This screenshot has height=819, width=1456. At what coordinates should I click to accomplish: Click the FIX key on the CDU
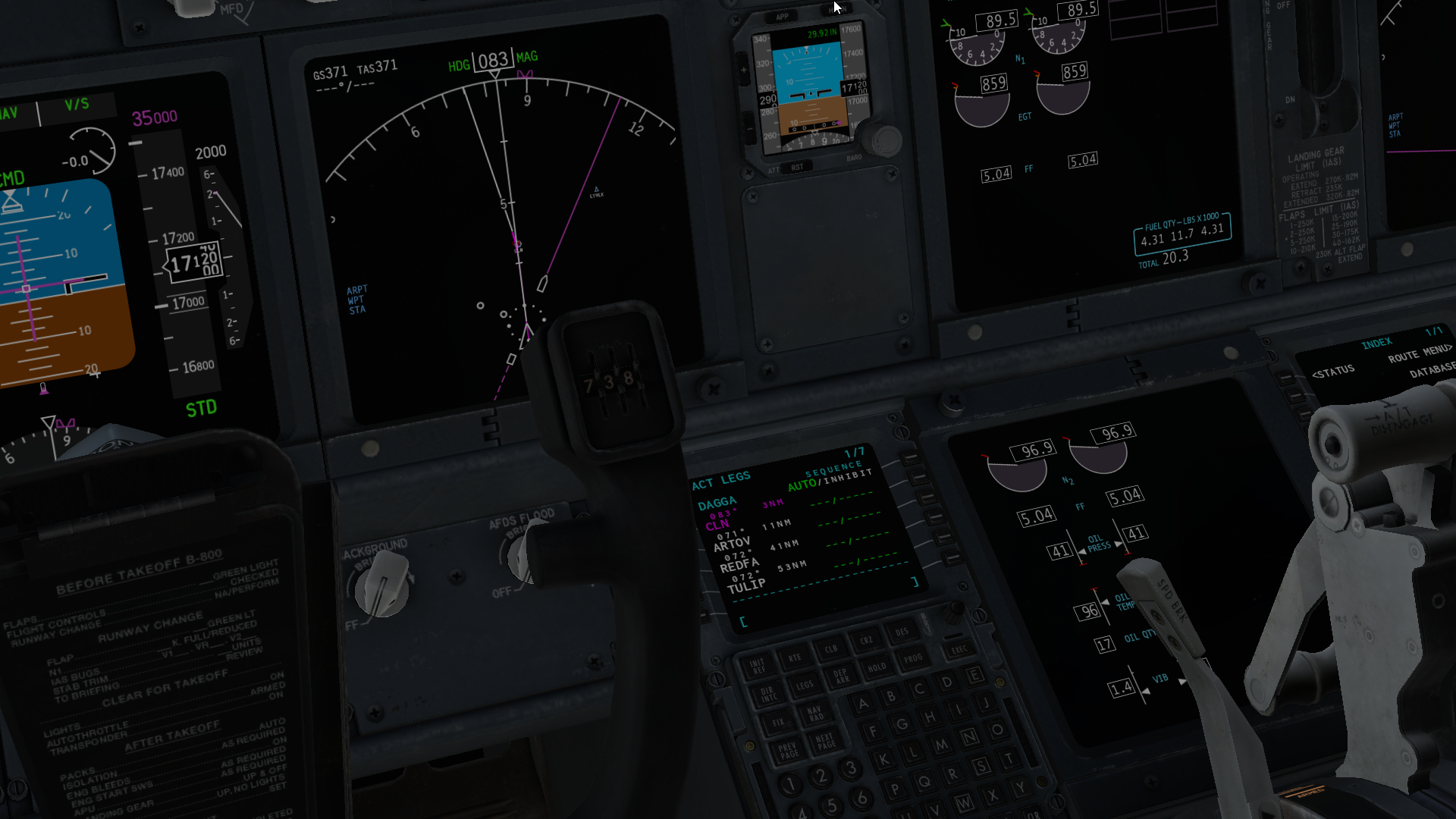(x=778, y=722)
